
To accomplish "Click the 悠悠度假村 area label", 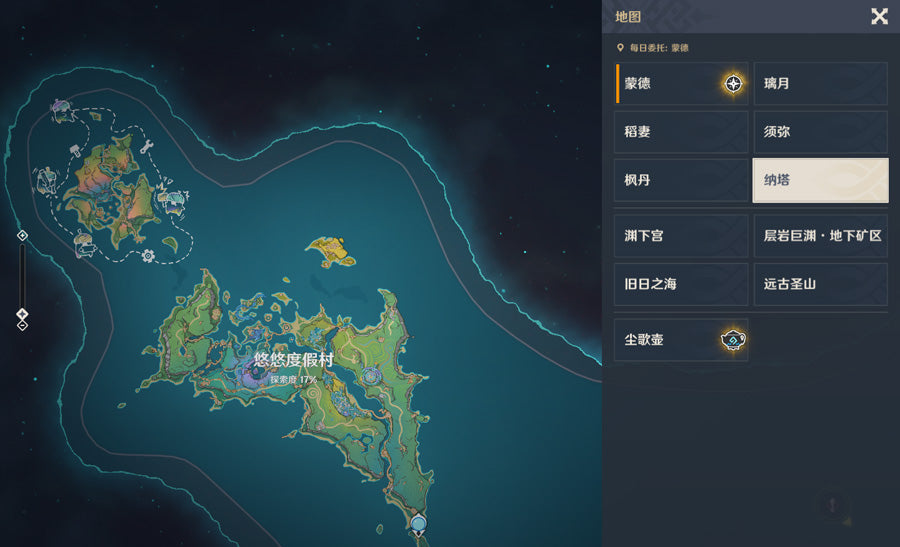I will [293, 360].
